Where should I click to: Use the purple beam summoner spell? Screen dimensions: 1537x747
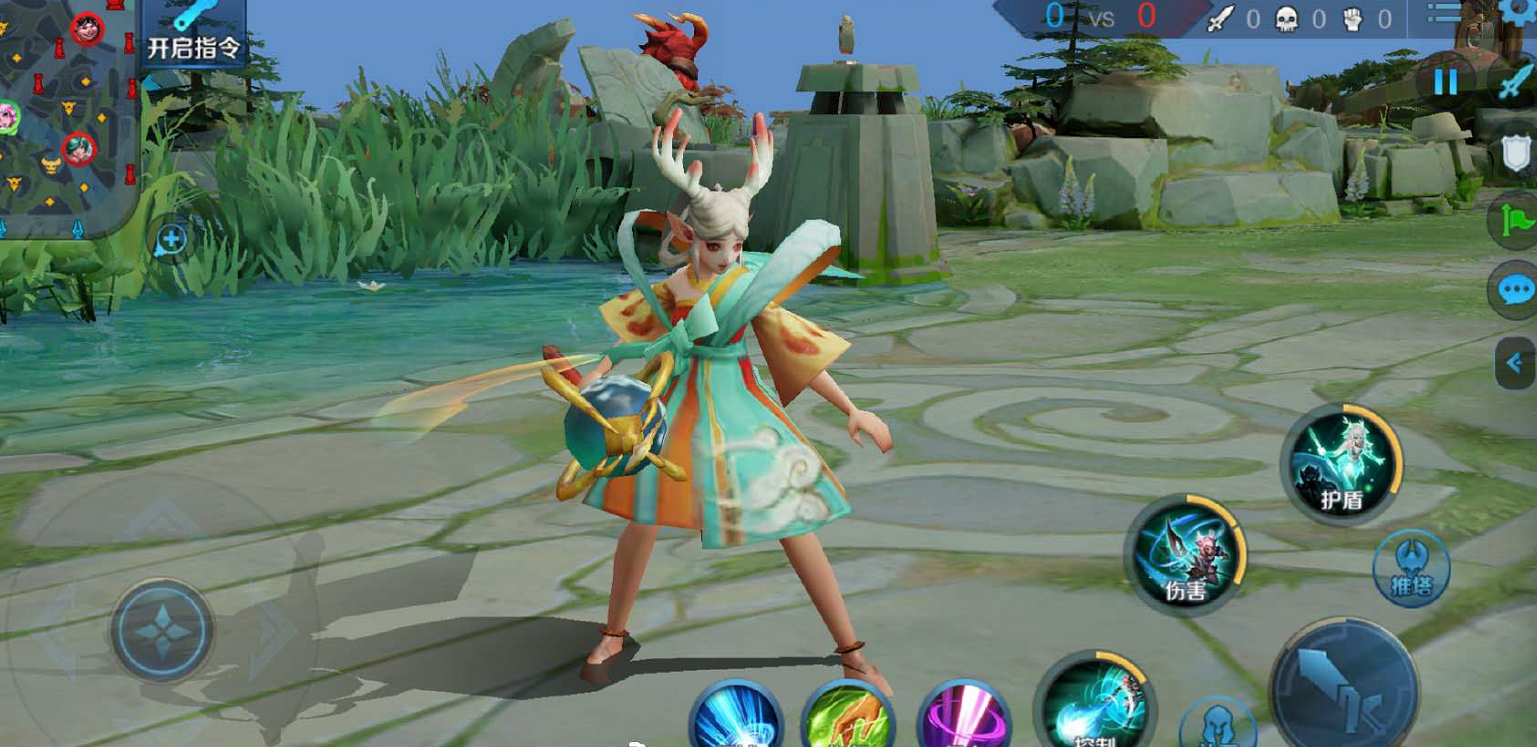[962, 720]
